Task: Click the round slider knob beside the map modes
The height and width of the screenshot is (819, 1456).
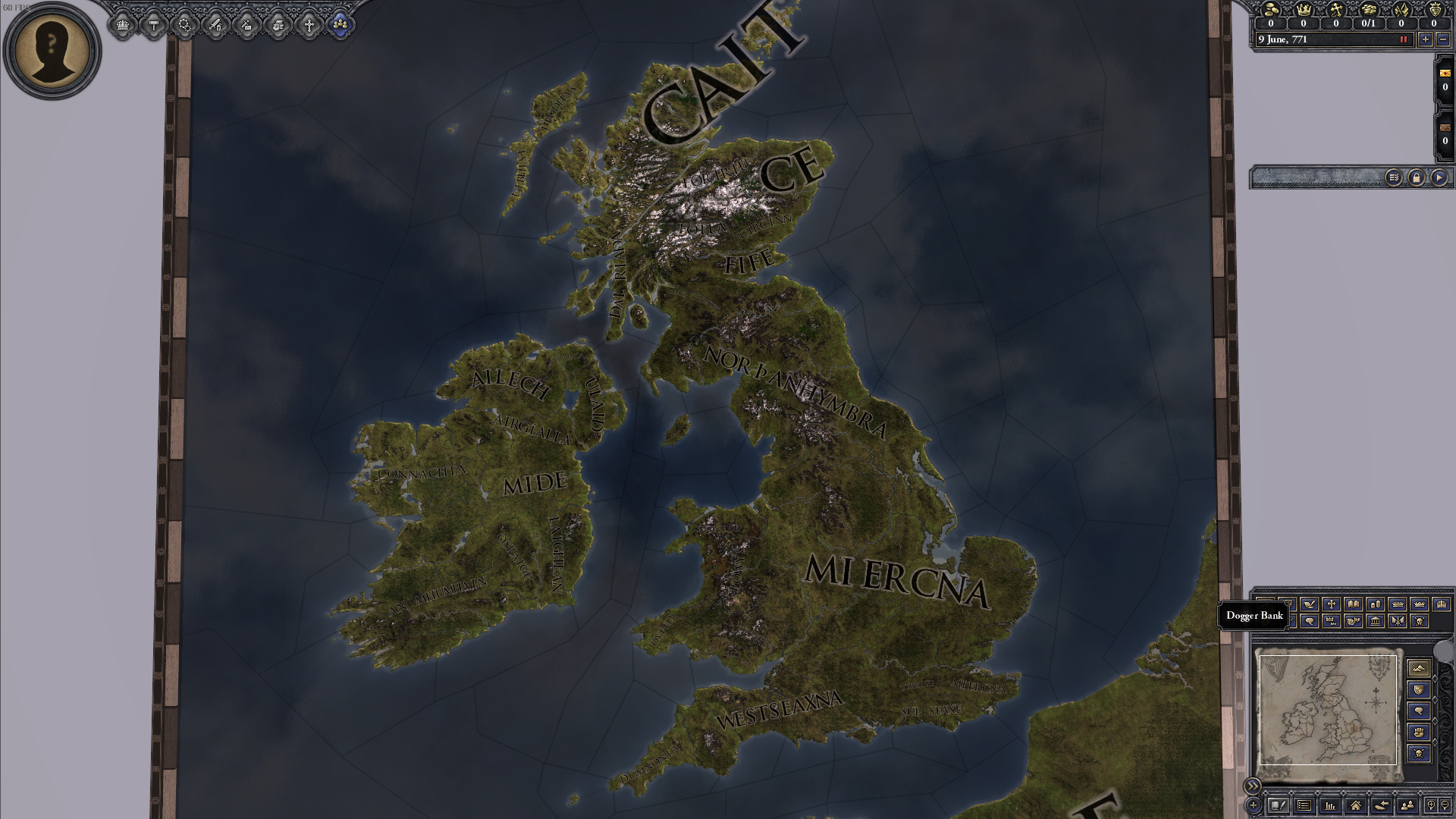Action: point(1445,651)
